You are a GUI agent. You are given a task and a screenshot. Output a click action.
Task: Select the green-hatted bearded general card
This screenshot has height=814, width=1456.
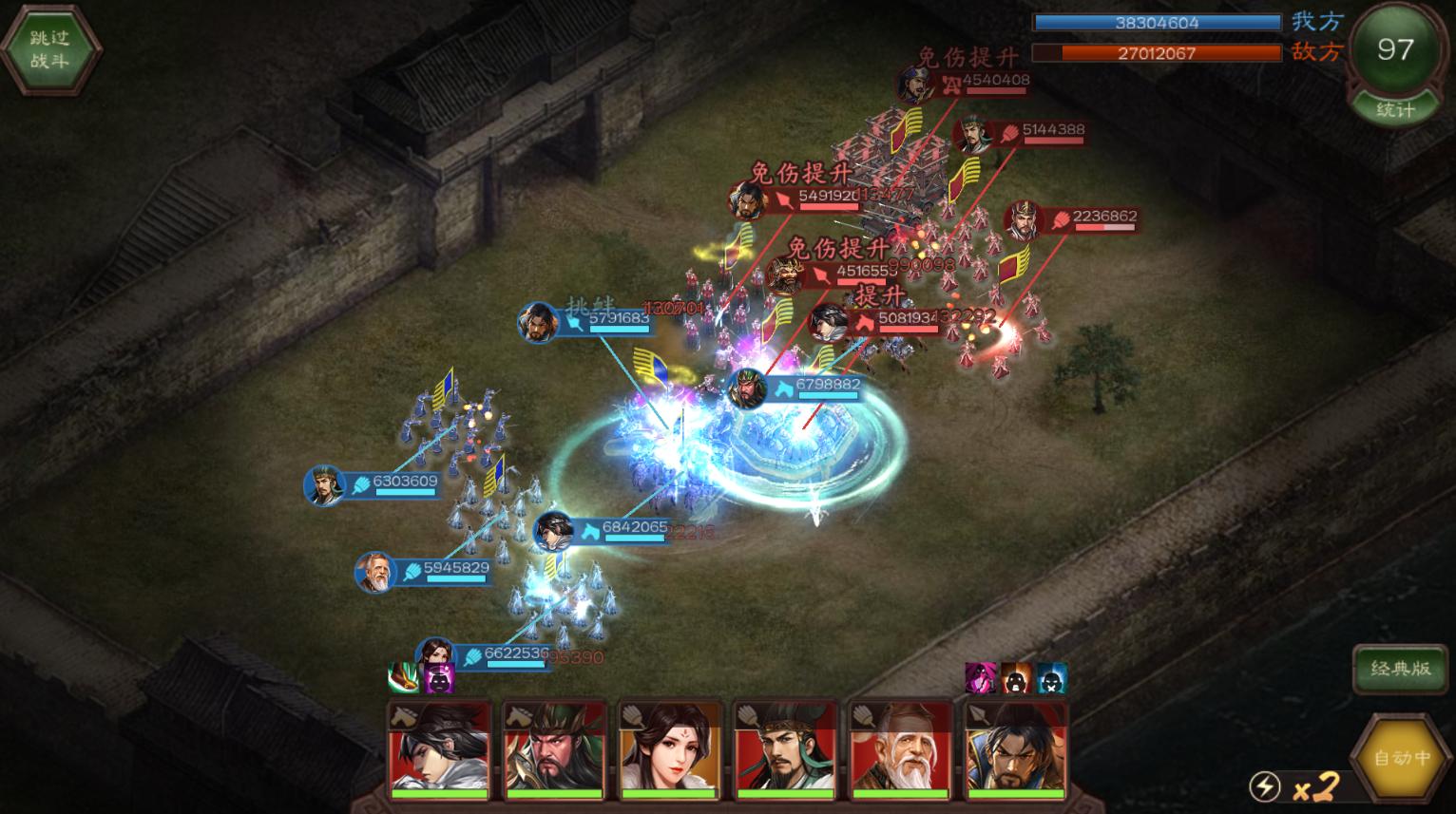[554, 748]
